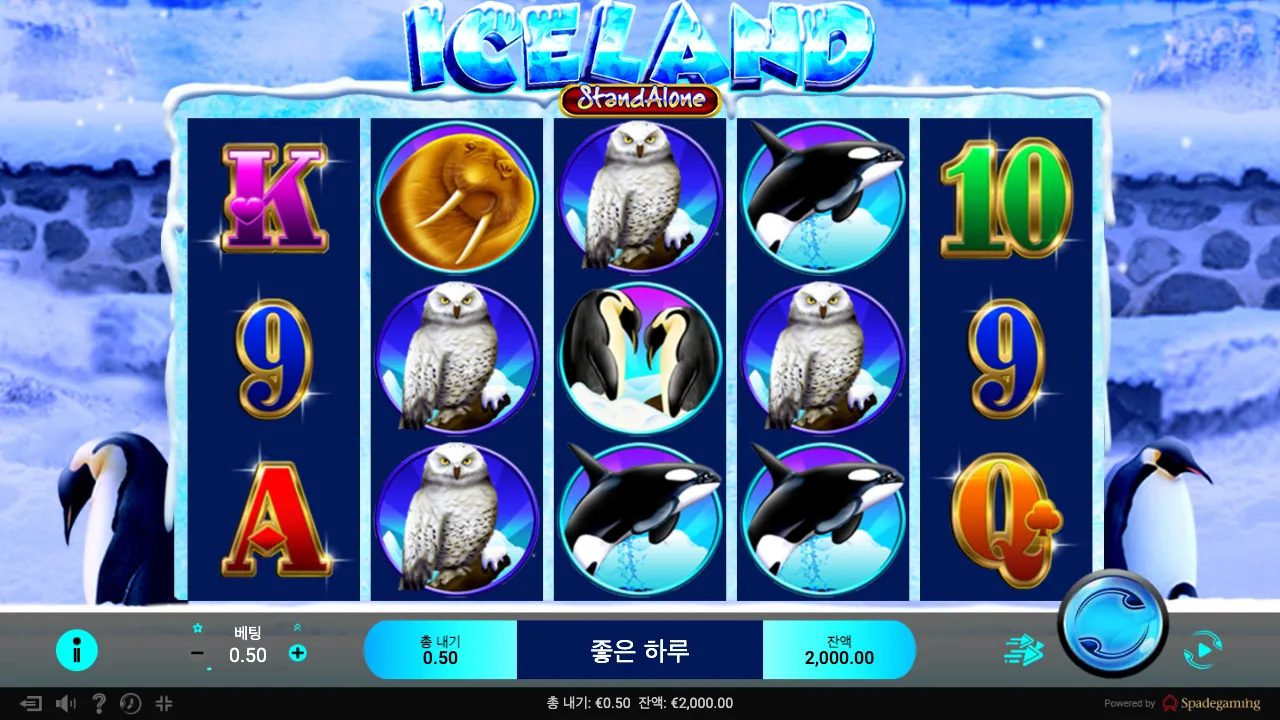The image size is (1280, 720).
Task: Click the snowy owl symbol on reel two
Action: (x=457, y=360)
